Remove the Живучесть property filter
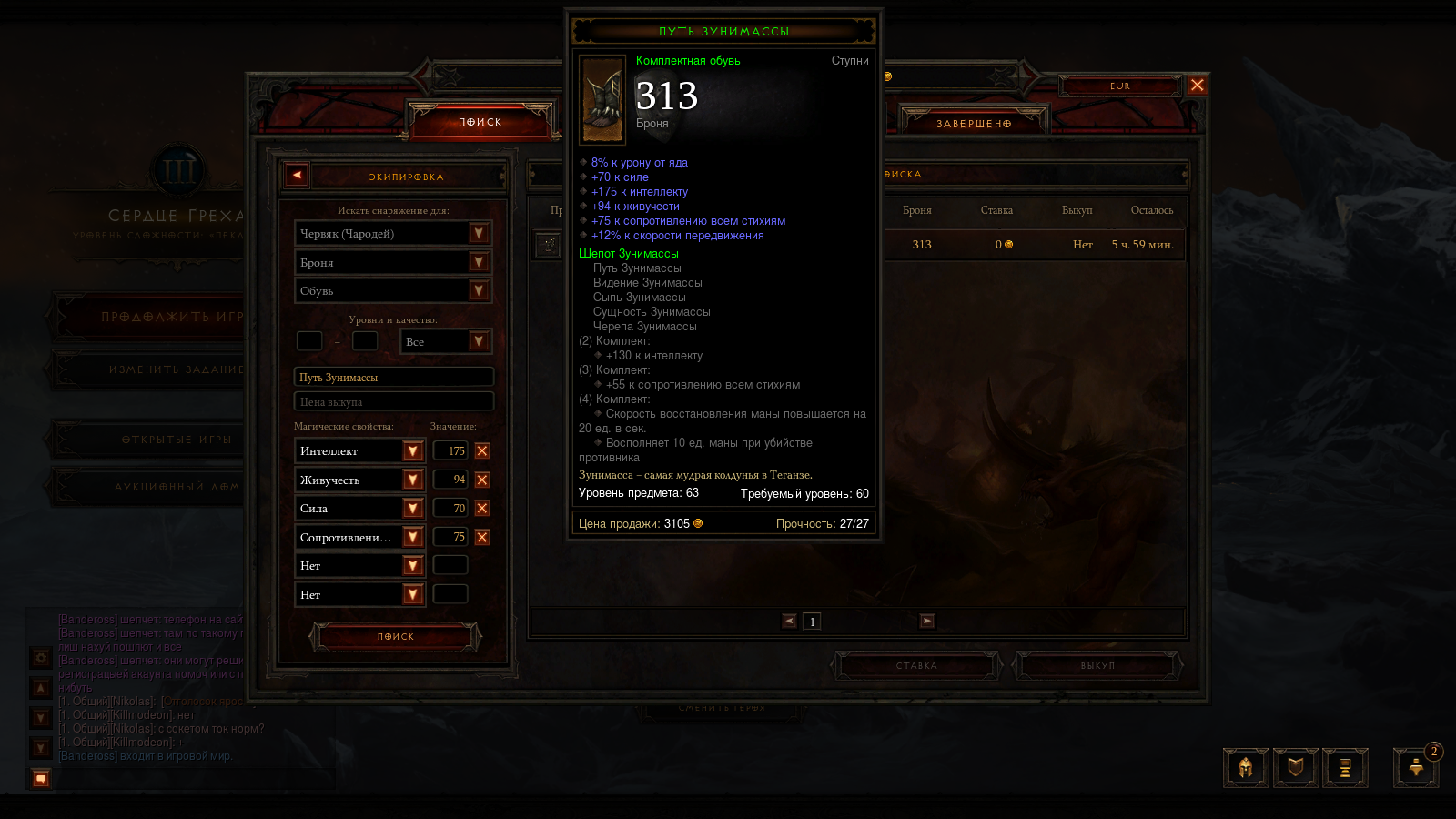 (482, 480)
